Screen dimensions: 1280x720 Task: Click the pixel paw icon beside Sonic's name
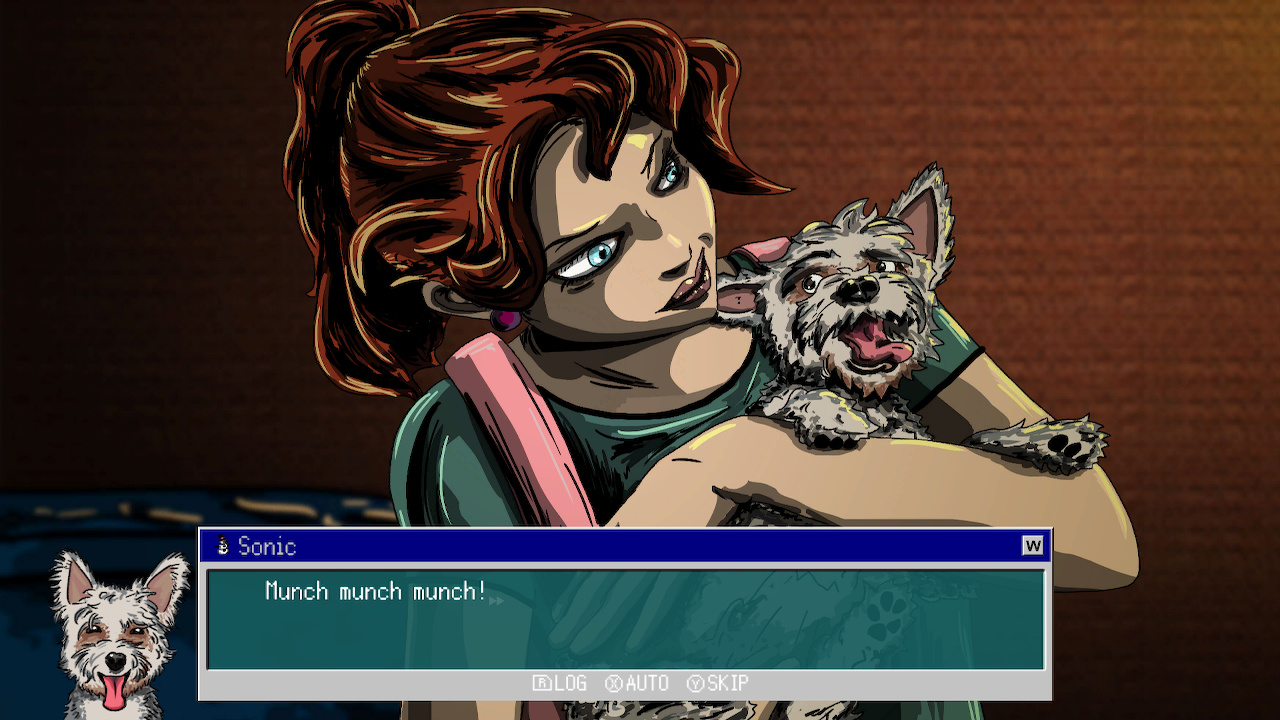(x=224, y=546)
